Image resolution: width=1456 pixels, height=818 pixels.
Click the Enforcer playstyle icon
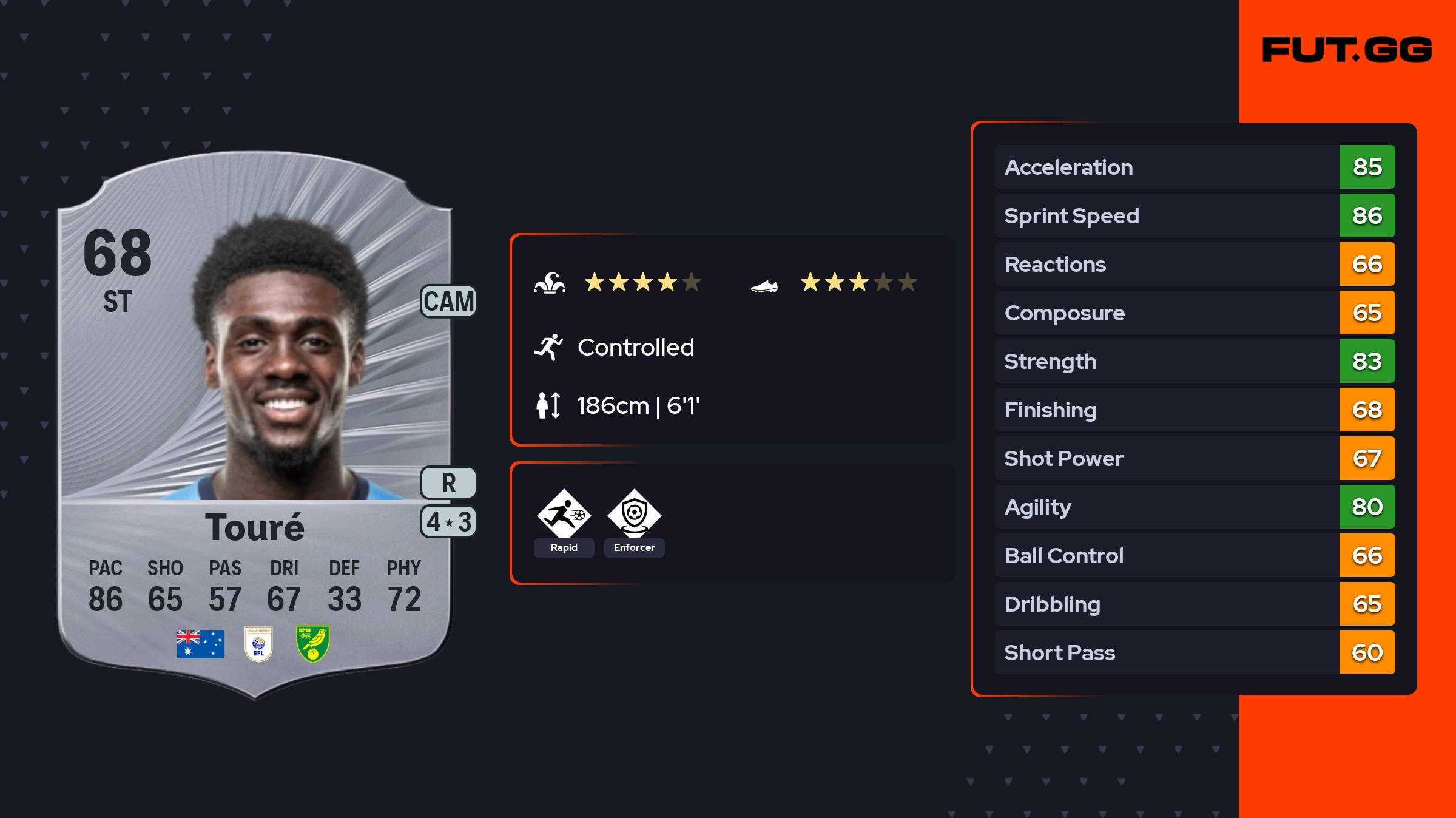pyautogui.click(x=634, y=515)
